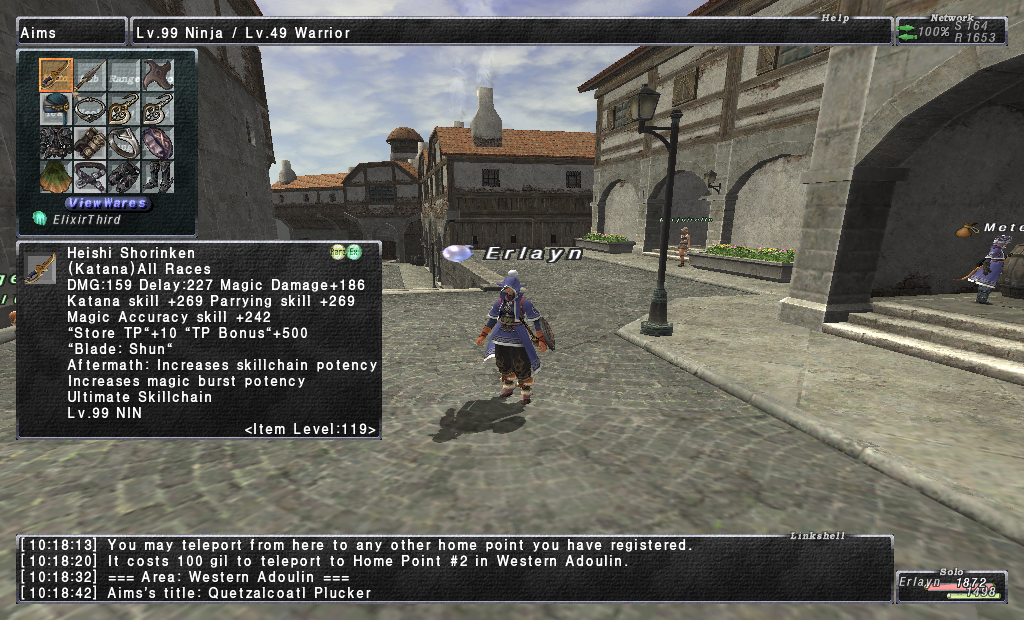This screenshot has width=1024, height=620.
Task: Select the purple bangle ring slot
Action: 158,143
